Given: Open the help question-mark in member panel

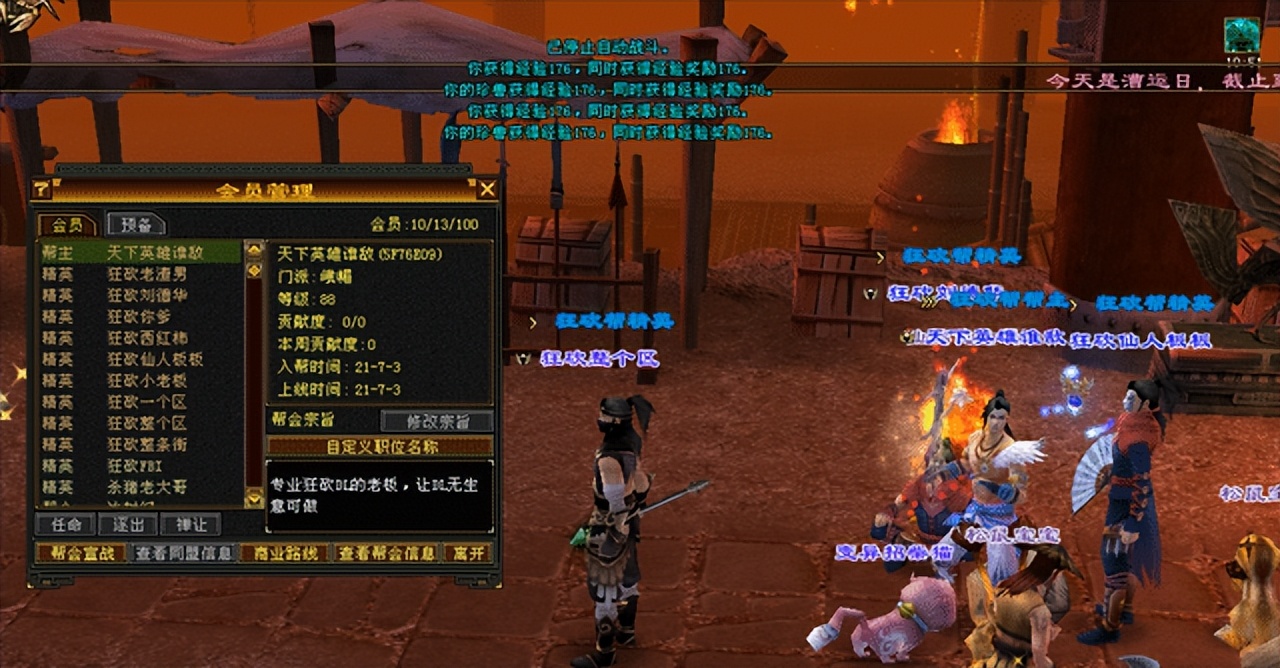Looking at the screenshot, I should pos(42,189).
